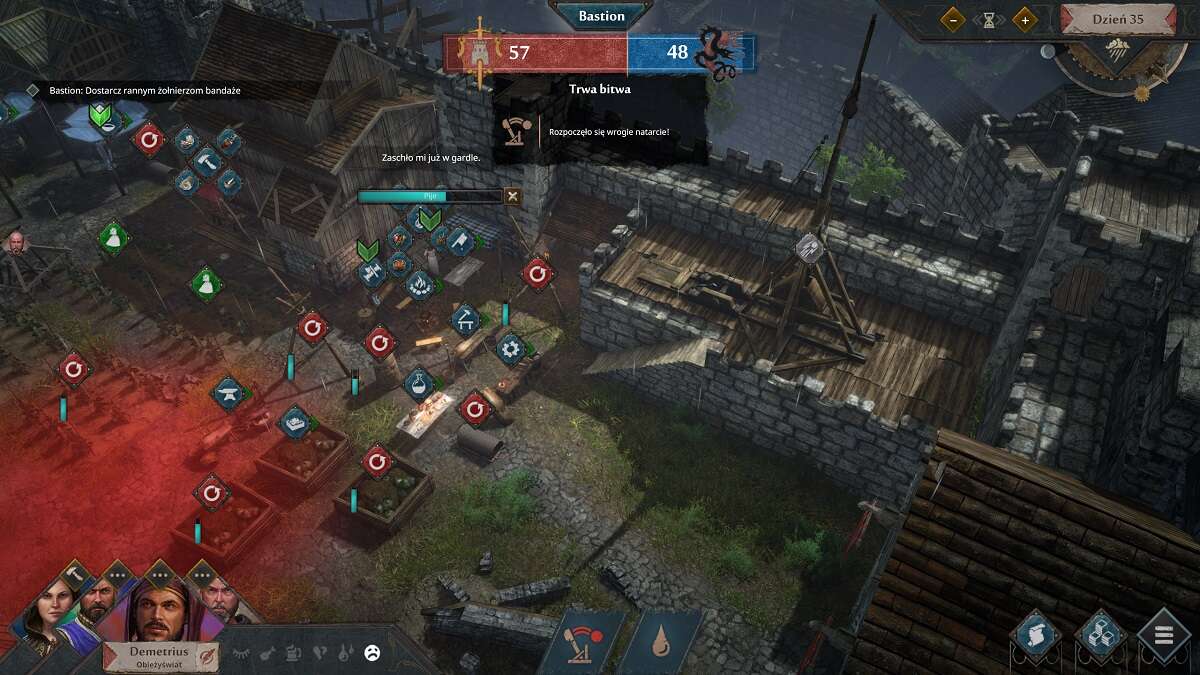Open the scroll icon panel
The image size is (1200, 675).
(1036, 634)
